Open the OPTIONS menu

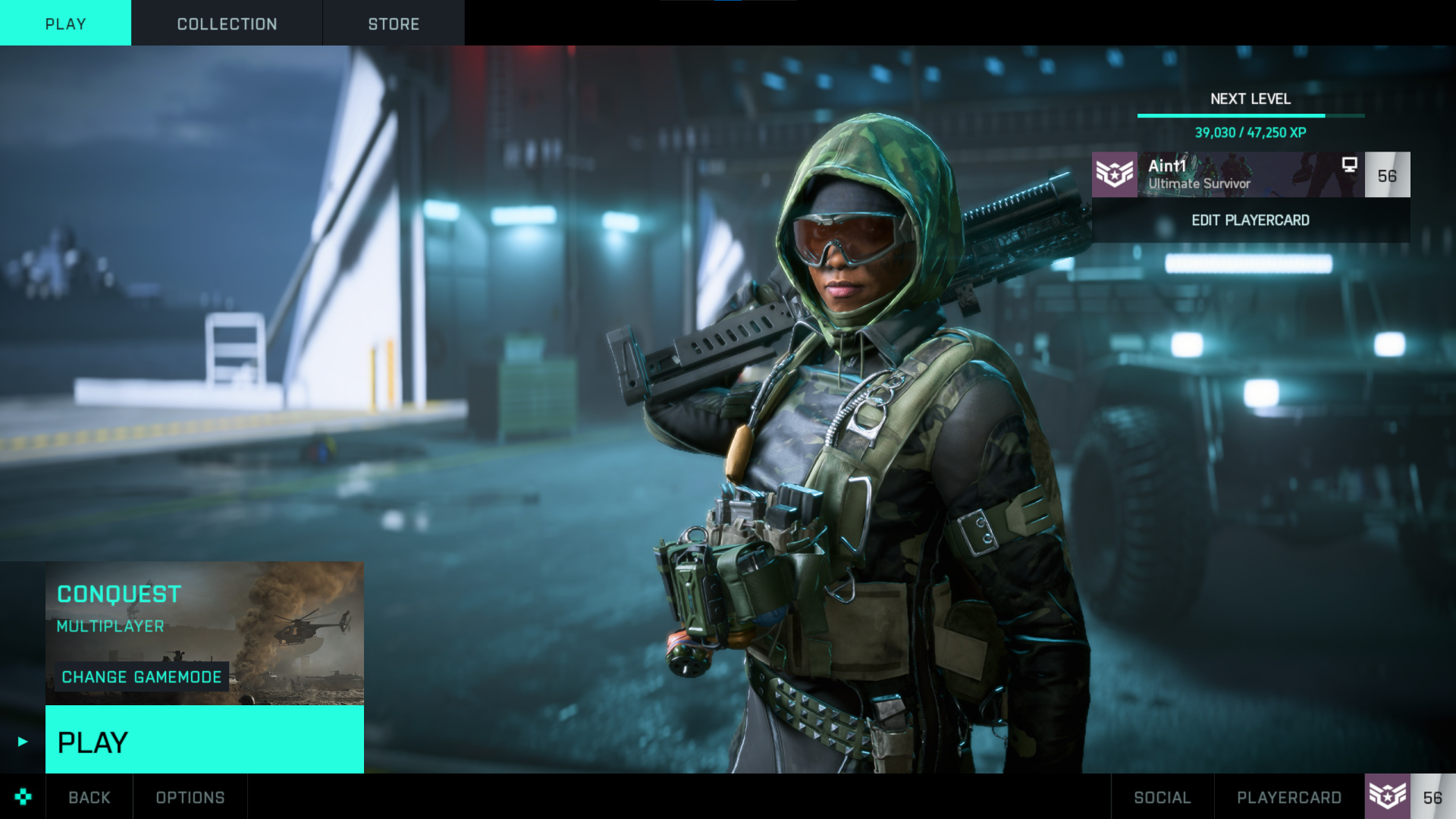click(x=190, y=797)
